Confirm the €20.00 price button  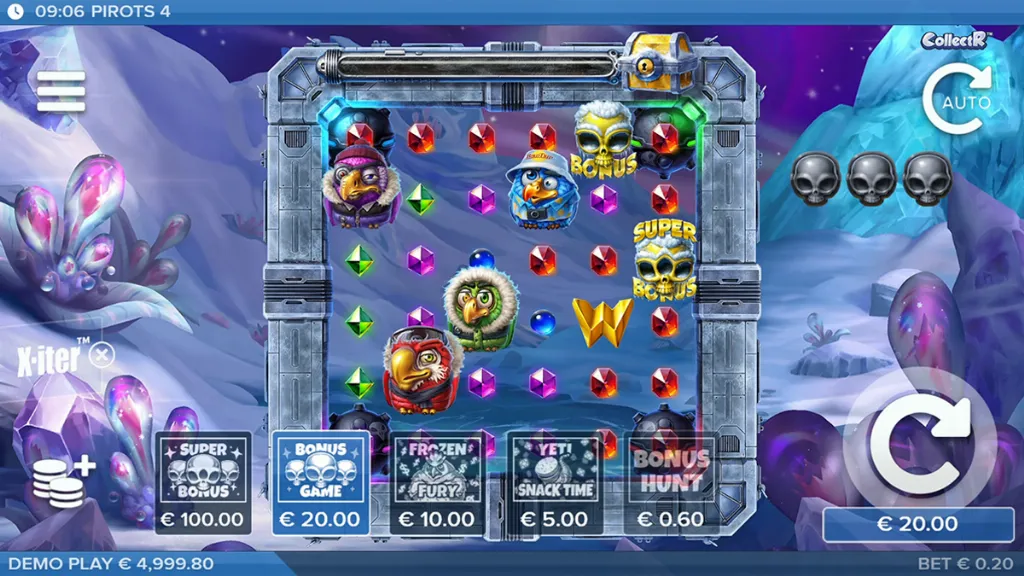click(x=917, y=523)
